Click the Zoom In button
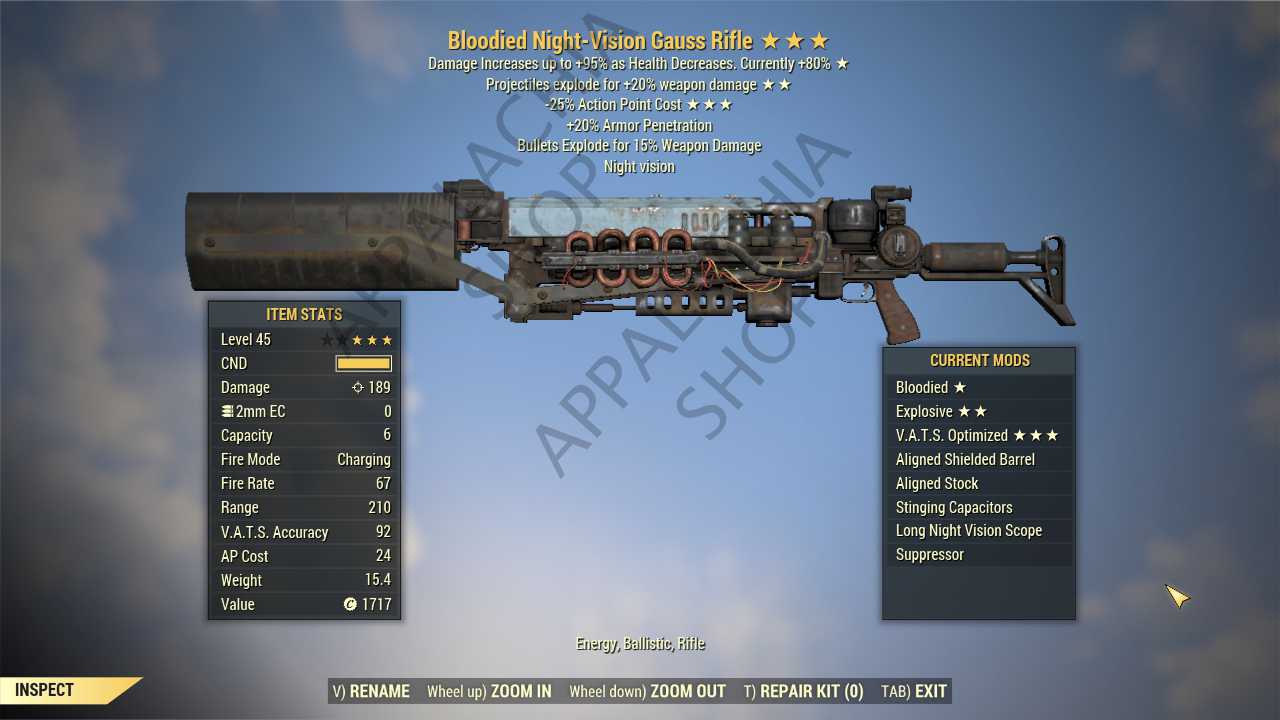 coord(489,691)
